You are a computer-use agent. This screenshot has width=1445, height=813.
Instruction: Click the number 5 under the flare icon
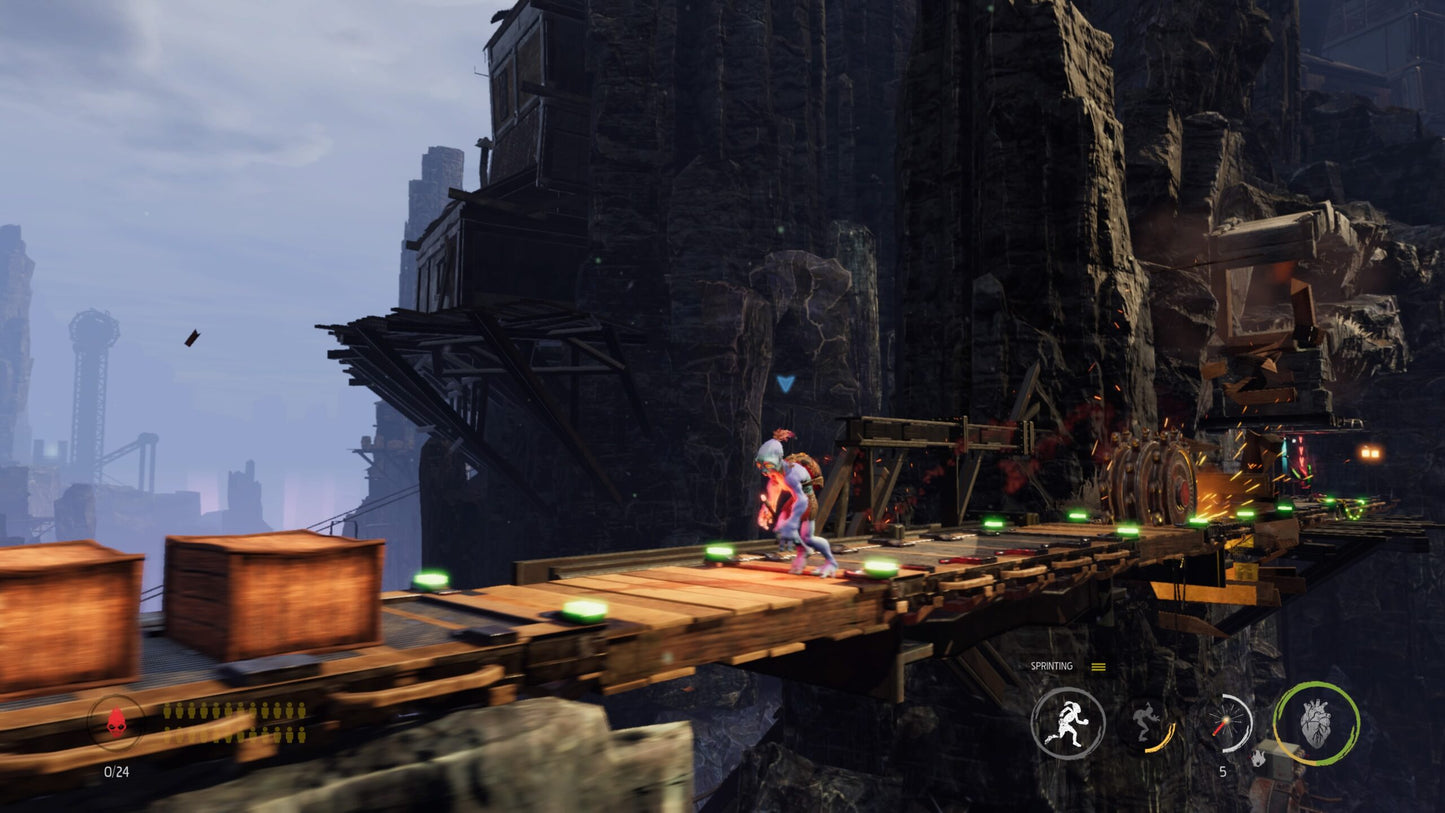(x=1222, y=770)
